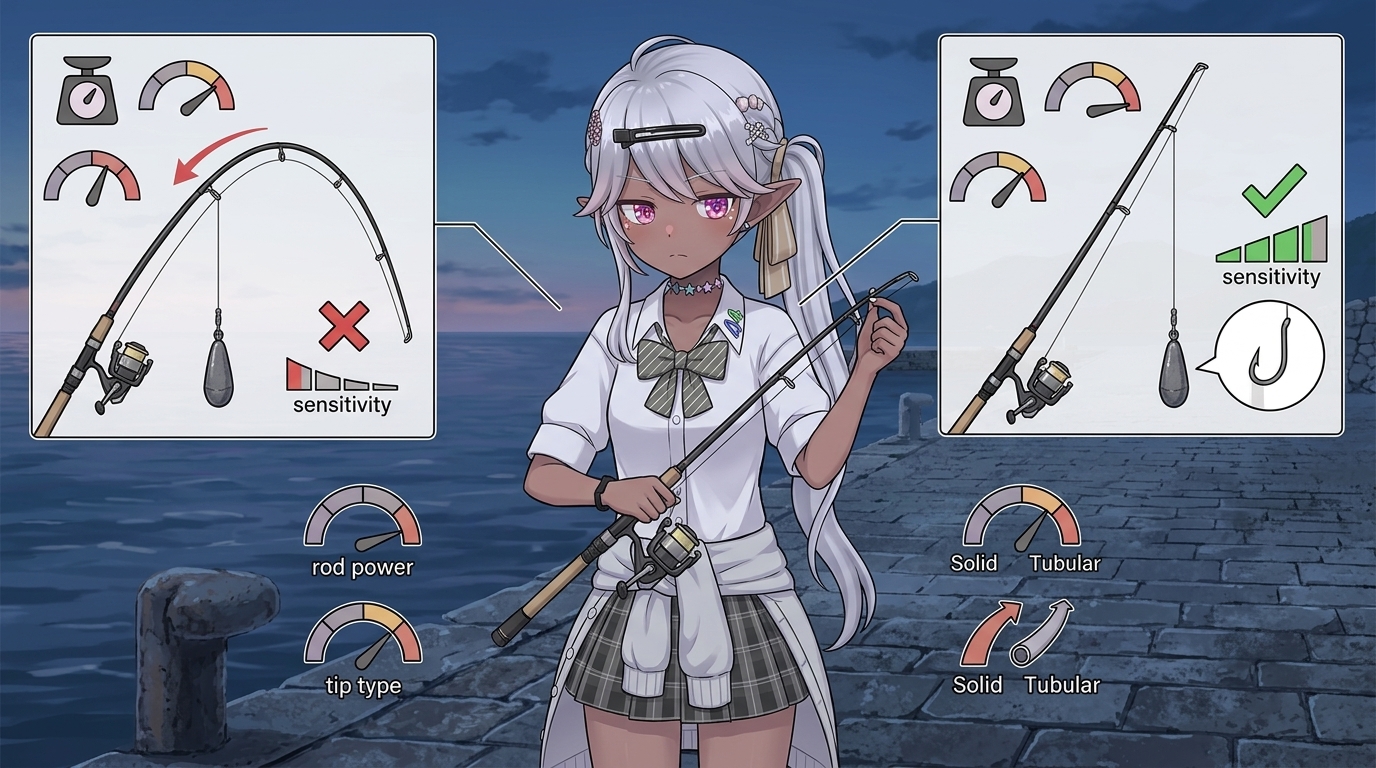Click the red X mark

pyautogui.click(x=343, y=326)
